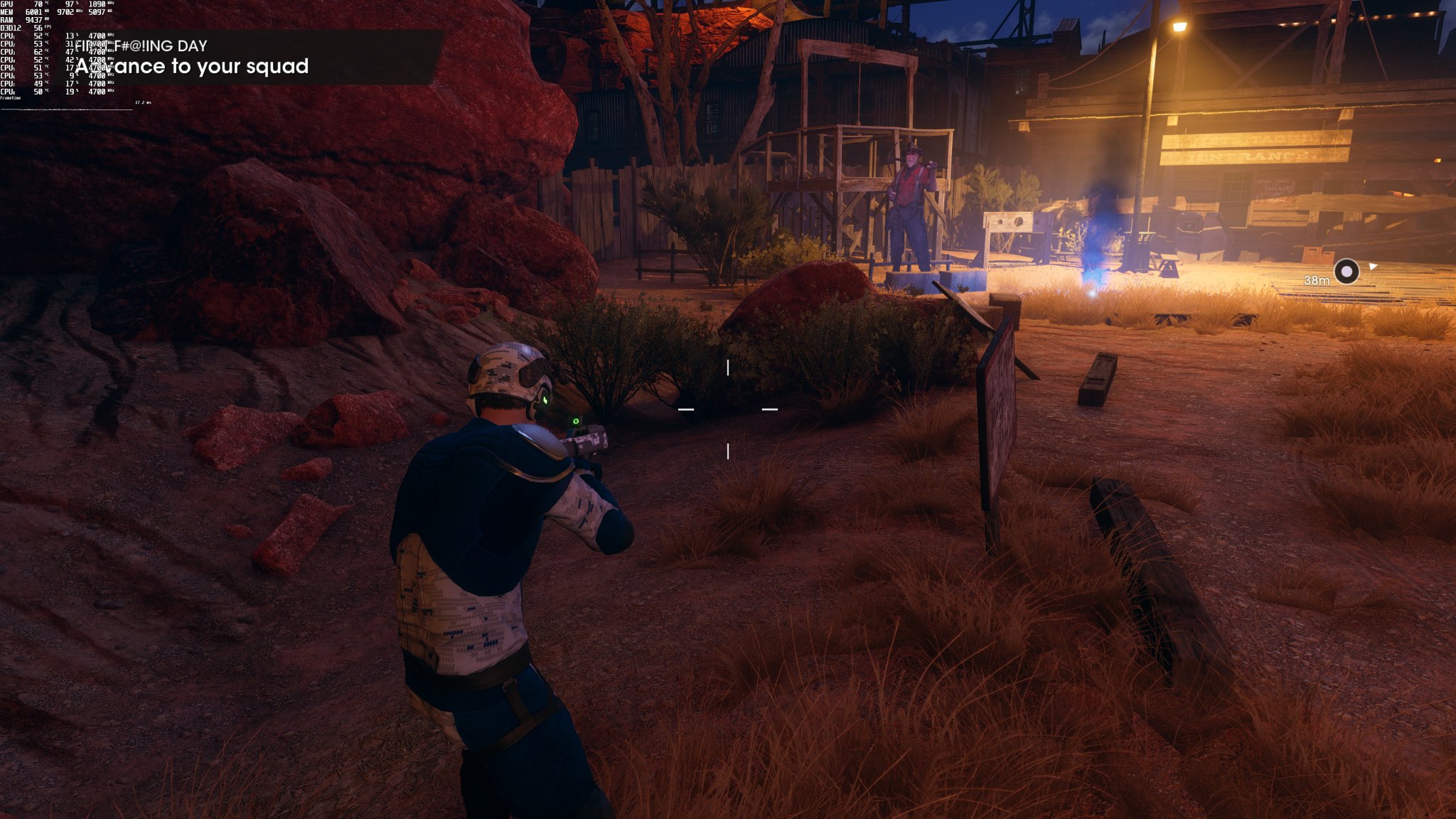The image size is (1456, 819).
Task: Click the 17.2 ms frametime value
Action: (x=142, y=103)
